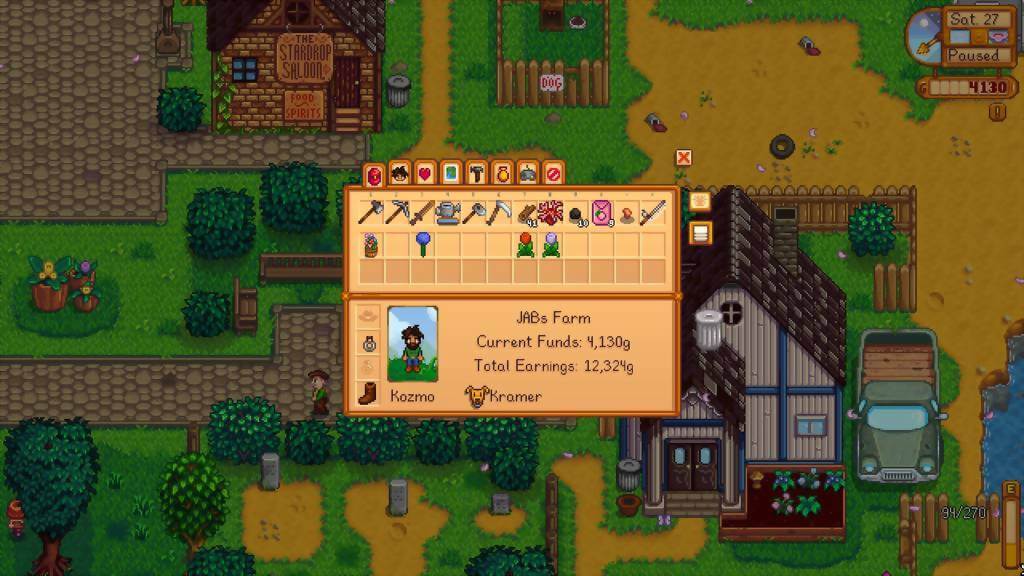The width and height of the screenshot is (1024, 576).
Task: Switch to the Skills tab with the face icon
Action: coord(400,174)
